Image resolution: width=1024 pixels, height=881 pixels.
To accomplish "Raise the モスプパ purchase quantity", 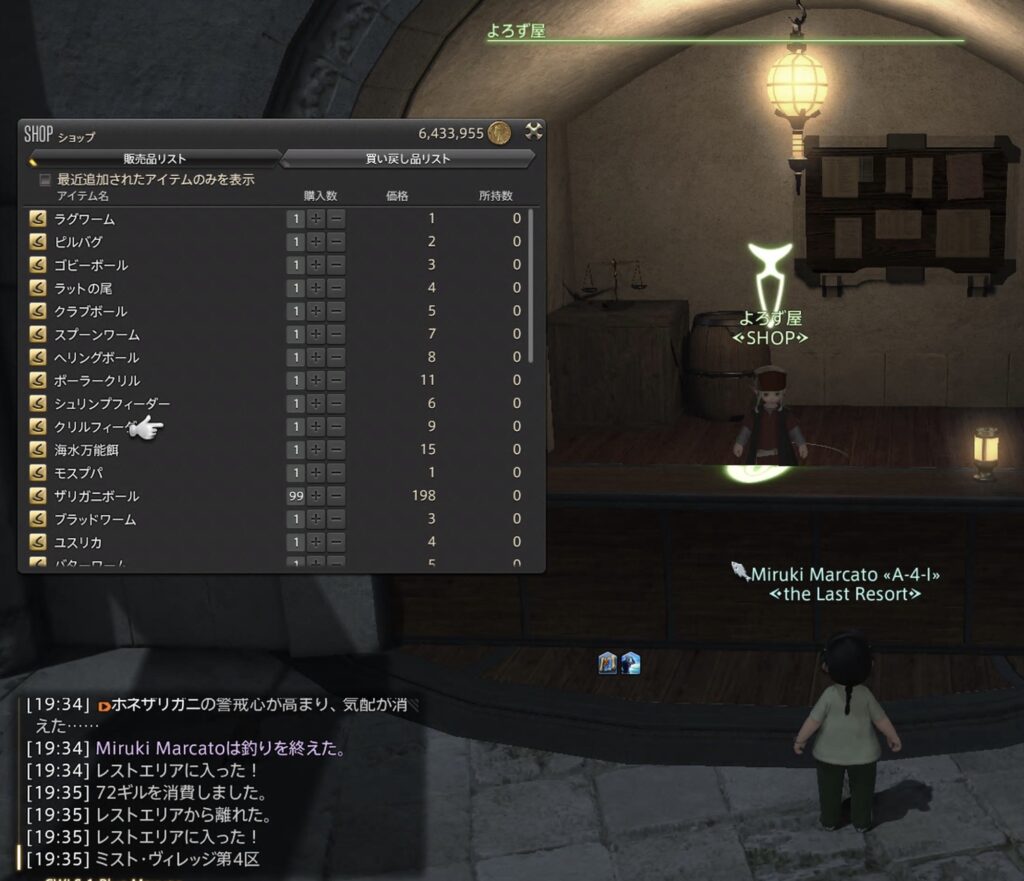I will 316,473.
